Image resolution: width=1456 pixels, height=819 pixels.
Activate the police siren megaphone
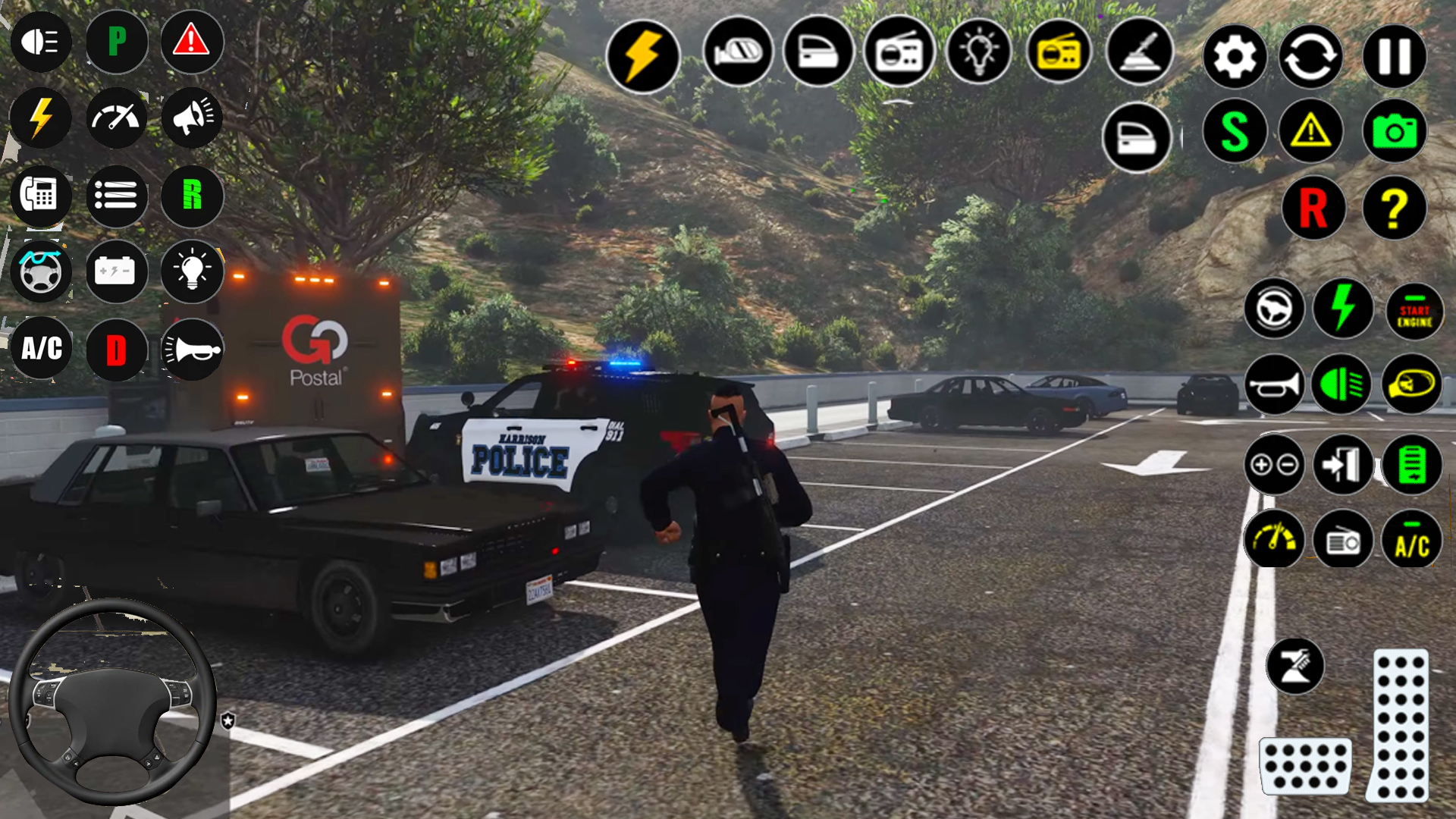[x=192, y=118]
